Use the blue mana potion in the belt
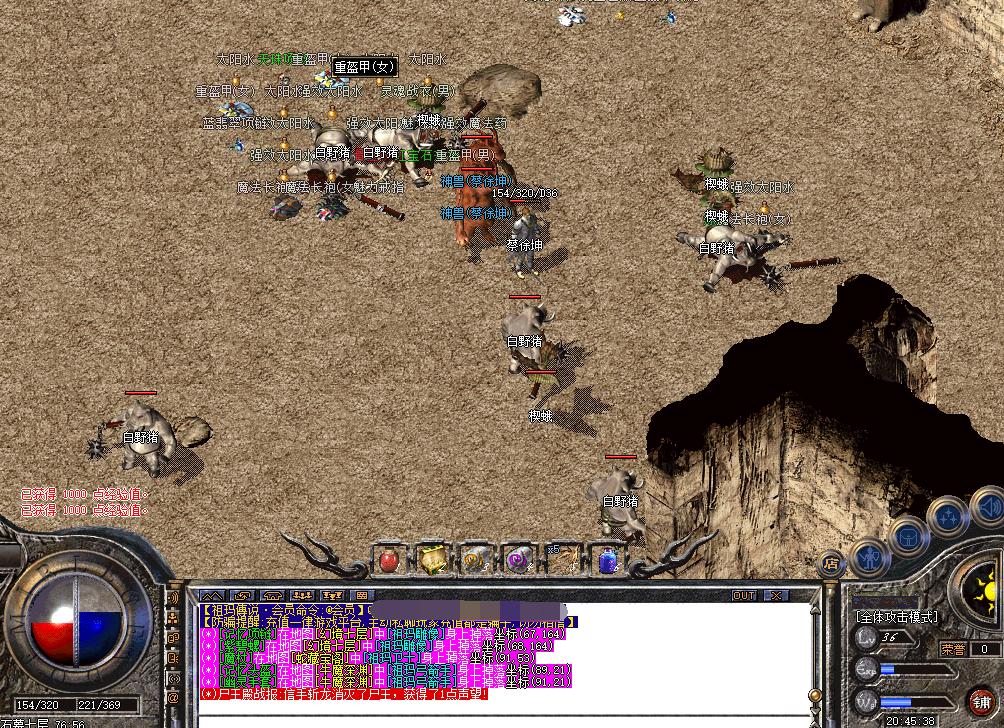1004x728 pixels. 607,561
